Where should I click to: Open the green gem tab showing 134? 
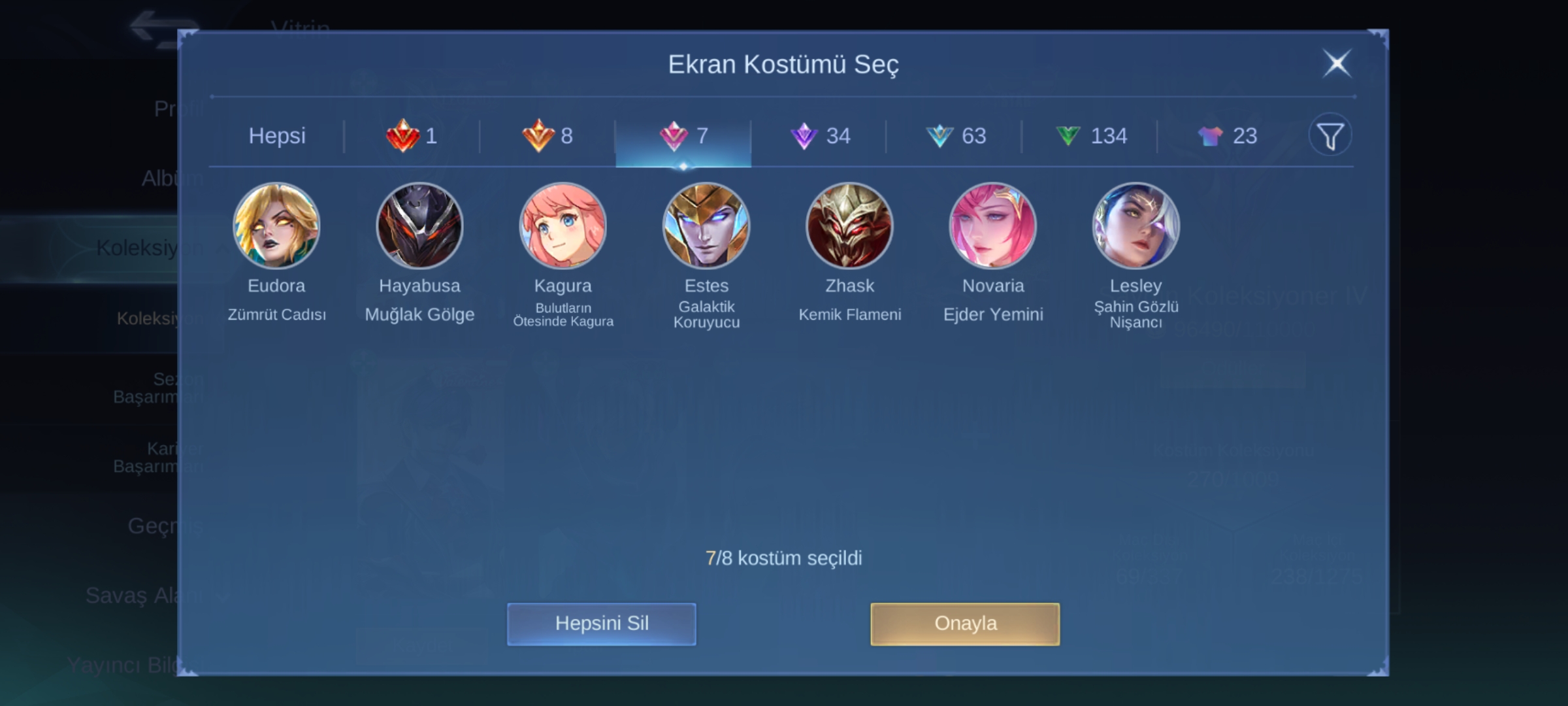click(1091, 136)
